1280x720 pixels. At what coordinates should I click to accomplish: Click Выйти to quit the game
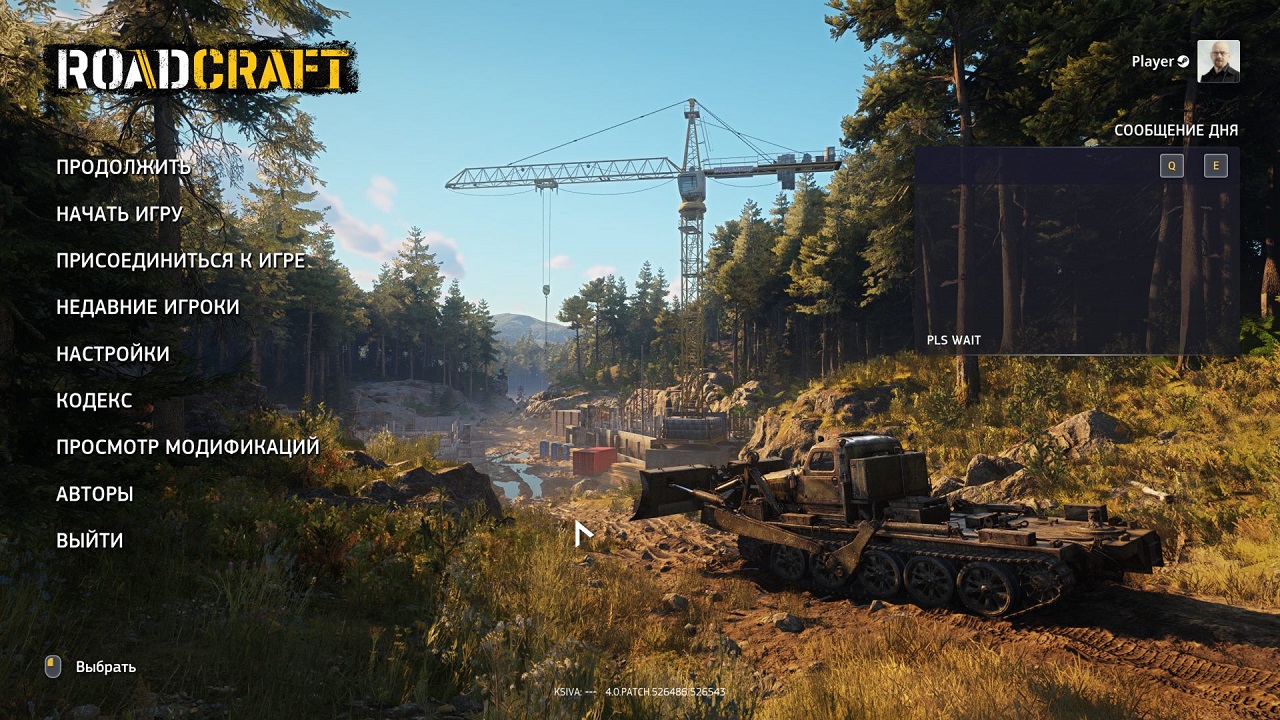(x=90, y=541)
